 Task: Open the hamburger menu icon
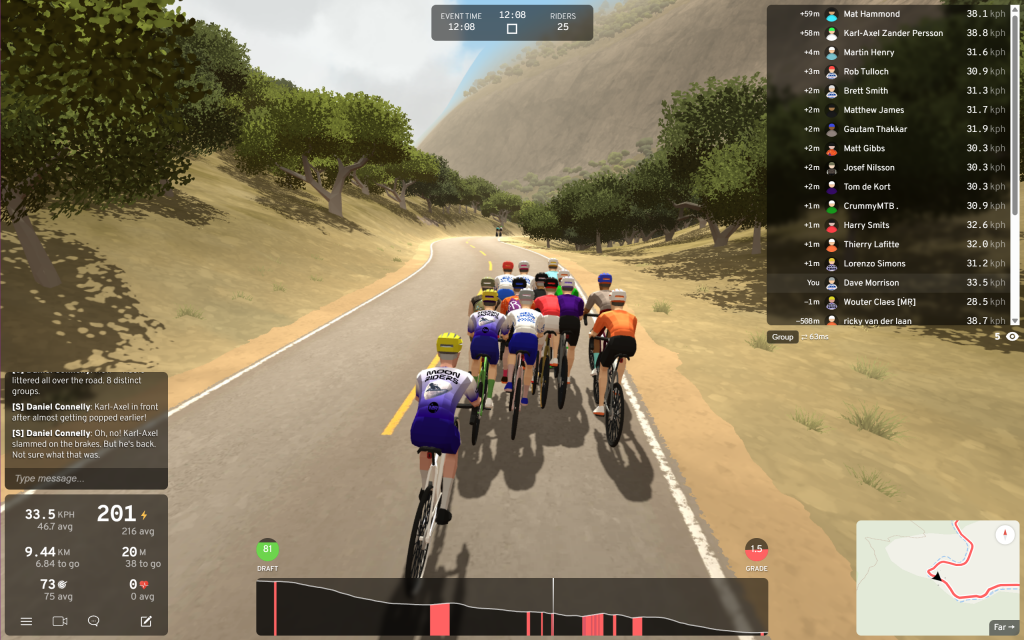tap(26, 621)
